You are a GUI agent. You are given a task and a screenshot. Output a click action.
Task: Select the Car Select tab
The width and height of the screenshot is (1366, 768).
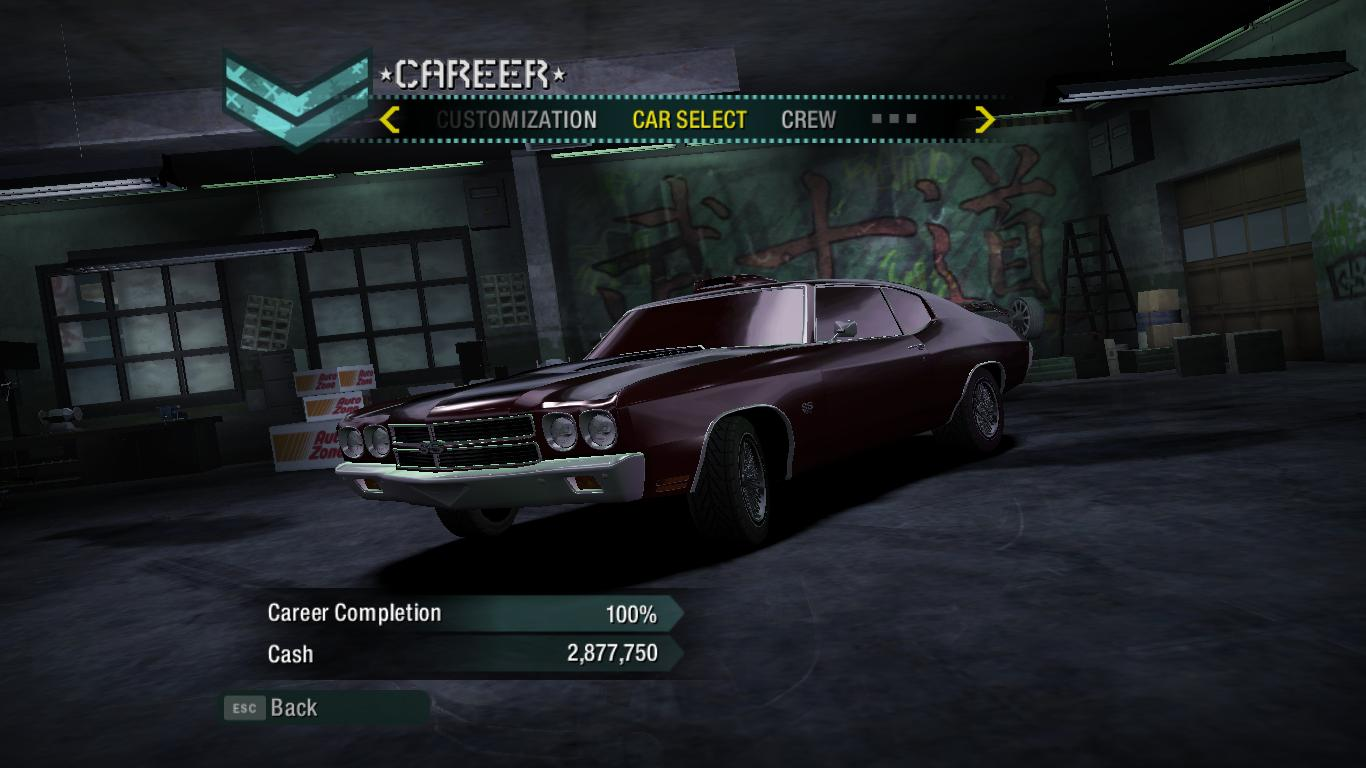coord(689,120)
